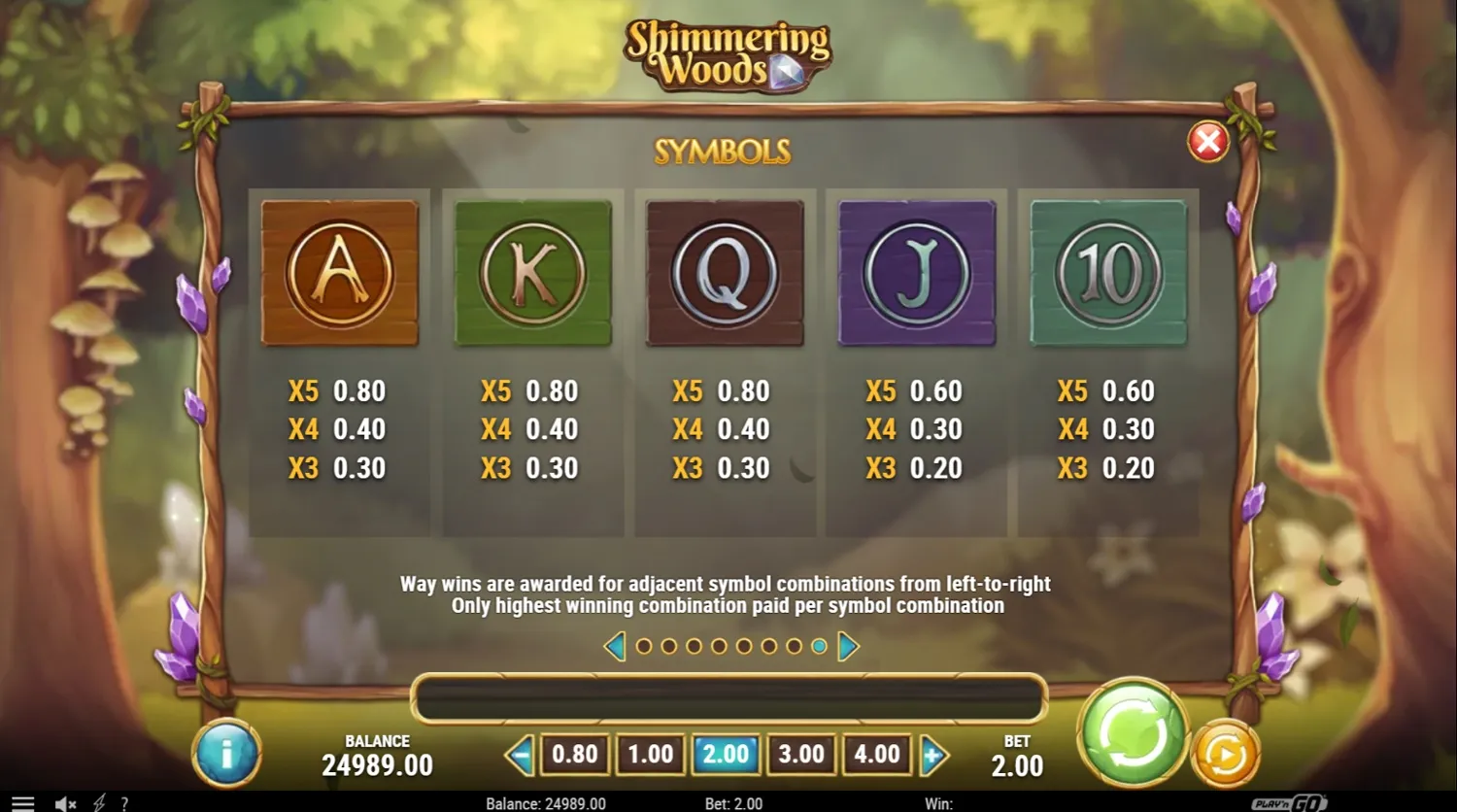Select the 2.00 bet option
This screenshot has width=1457, height=812.
point(724,753)
